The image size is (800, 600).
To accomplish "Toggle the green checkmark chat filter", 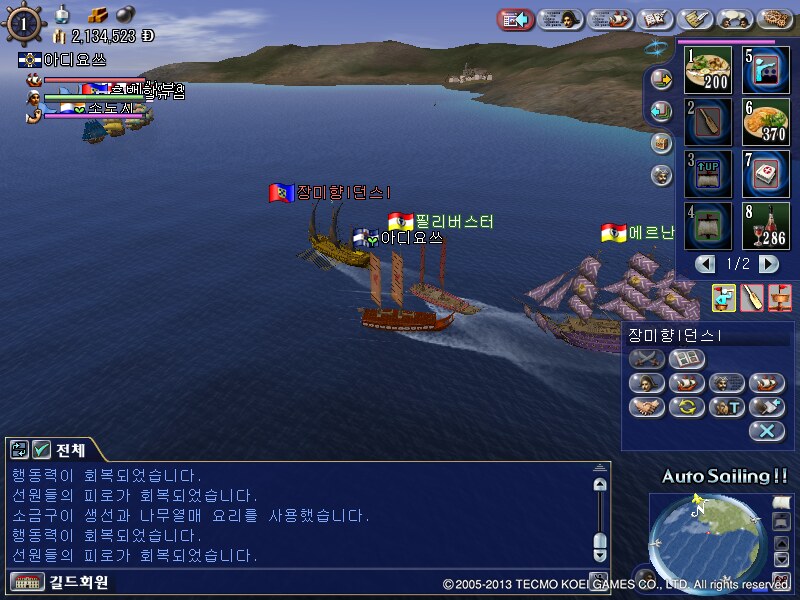I will (41, 450).
